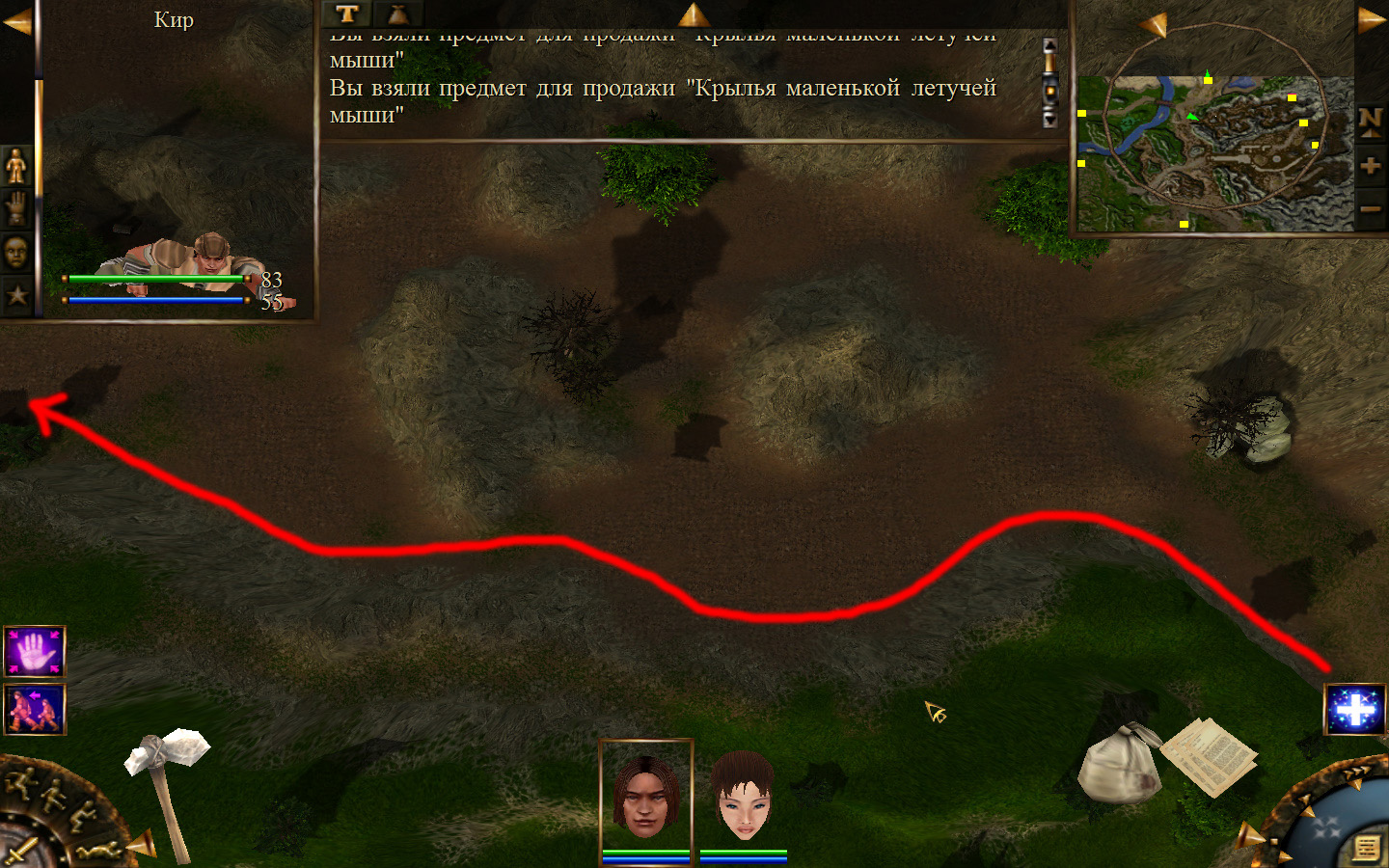Open the hand icon tab
The image size is (1389, 868).
16,208
